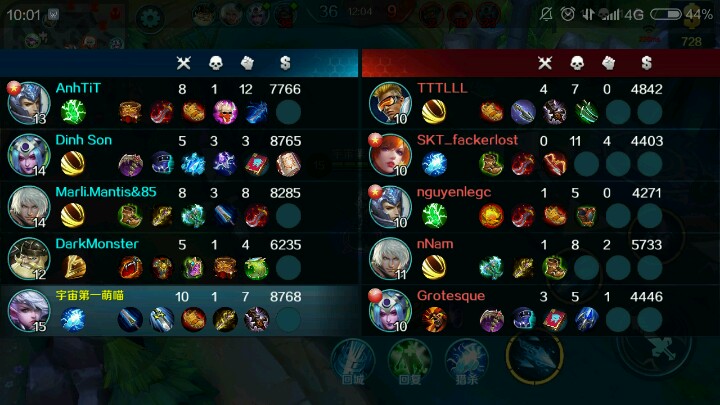Viewport: 720px width, 405px height.
Task: Tap the 回城 recall button
Action: (x=352, y=362)
